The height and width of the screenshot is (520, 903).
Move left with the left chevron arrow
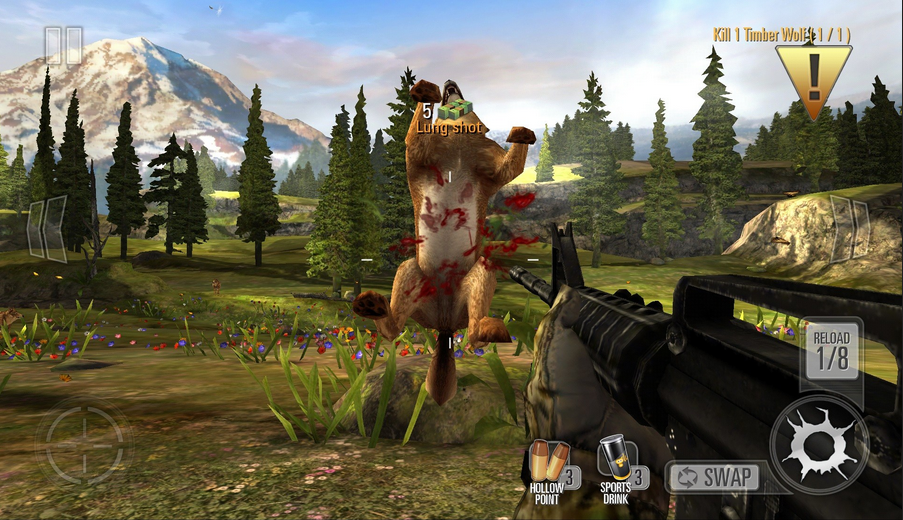(x=46, y=229)
